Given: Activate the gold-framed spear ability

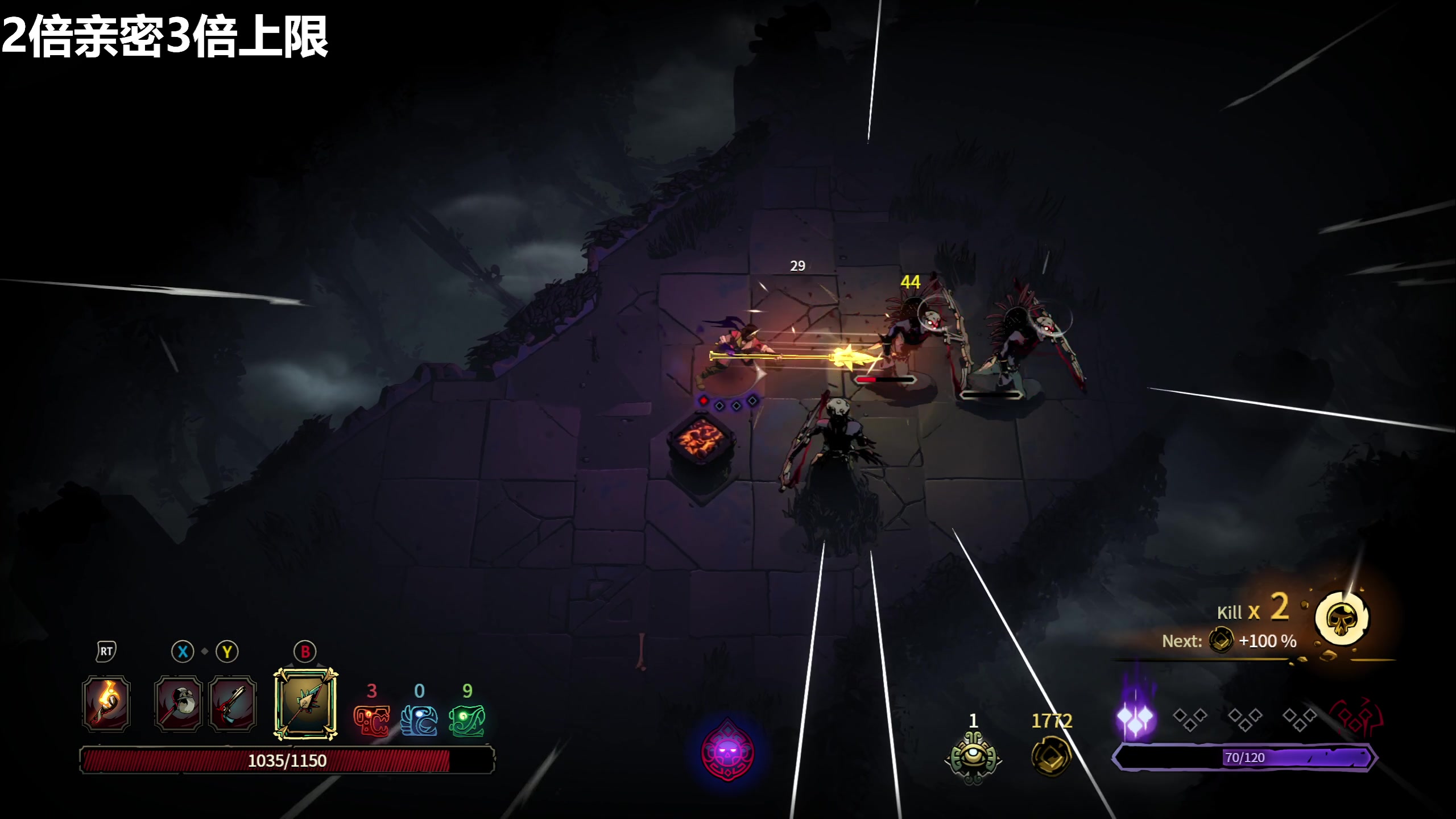Looking at the screenshot, I should click(305, 704).
